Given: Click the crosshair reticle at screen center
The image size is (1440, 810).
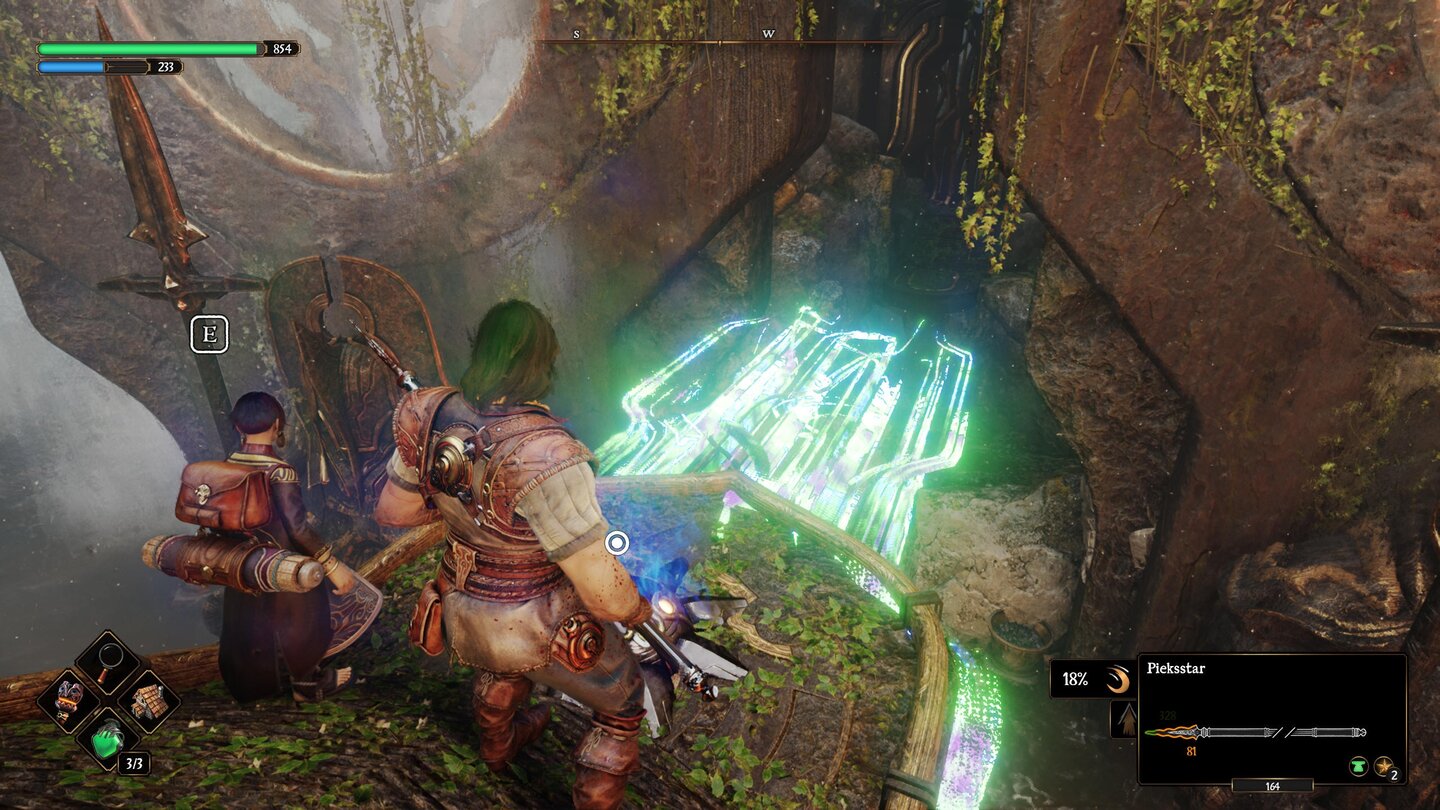Looking at the screenshot, I should tap(616, 542).
